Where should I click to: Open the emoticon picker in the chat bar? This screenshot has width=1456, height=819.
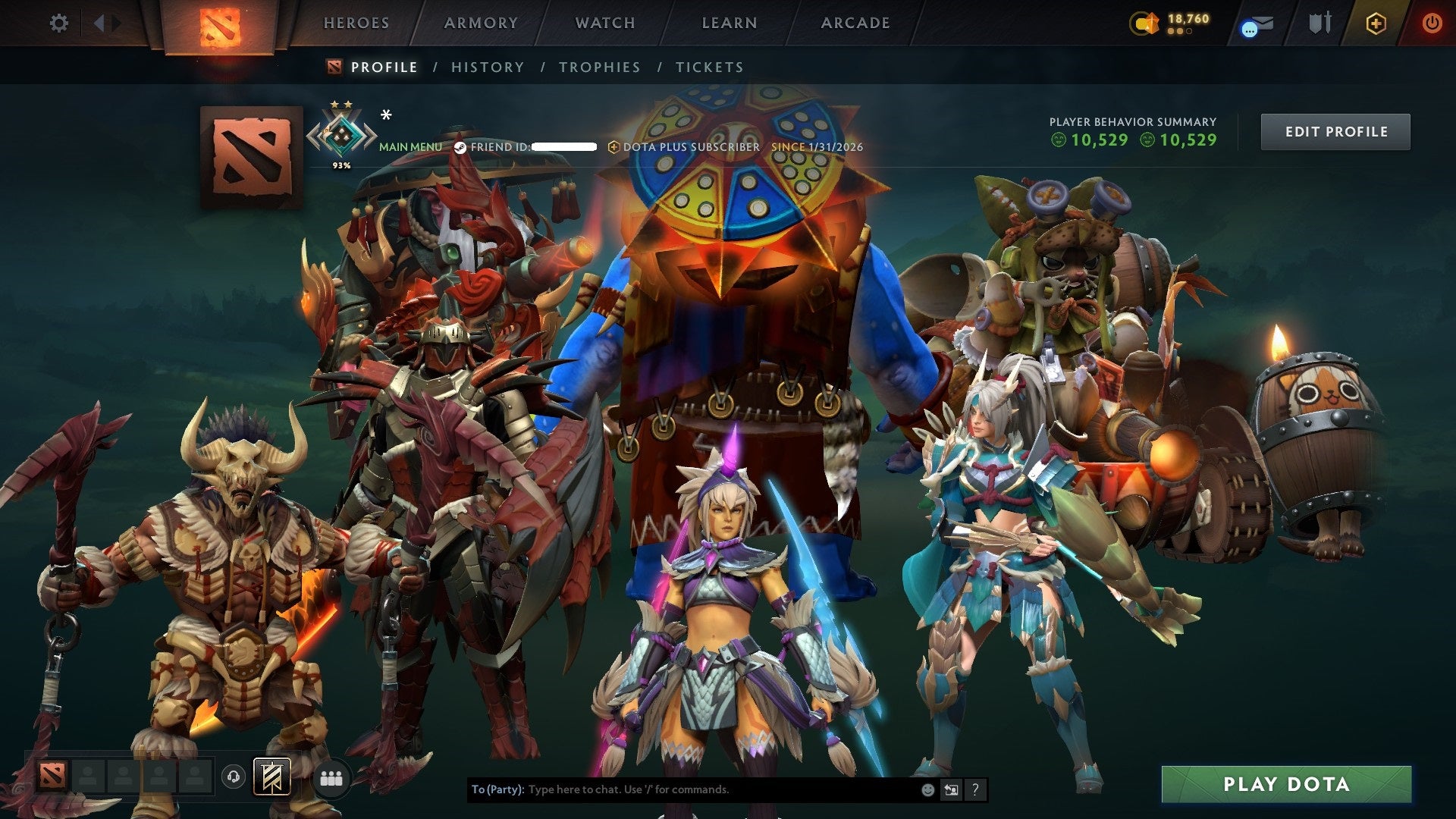coord(927,789)
